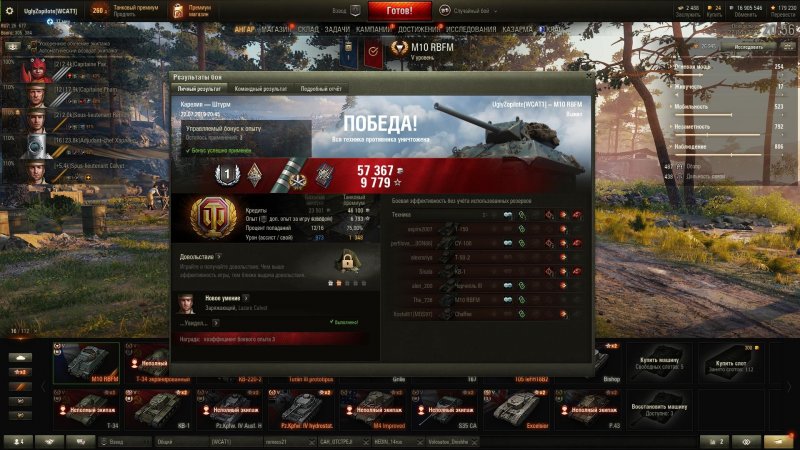800x450 pixels.
Task: Switch to the Командный результат tab
Action: coord(262,89)
